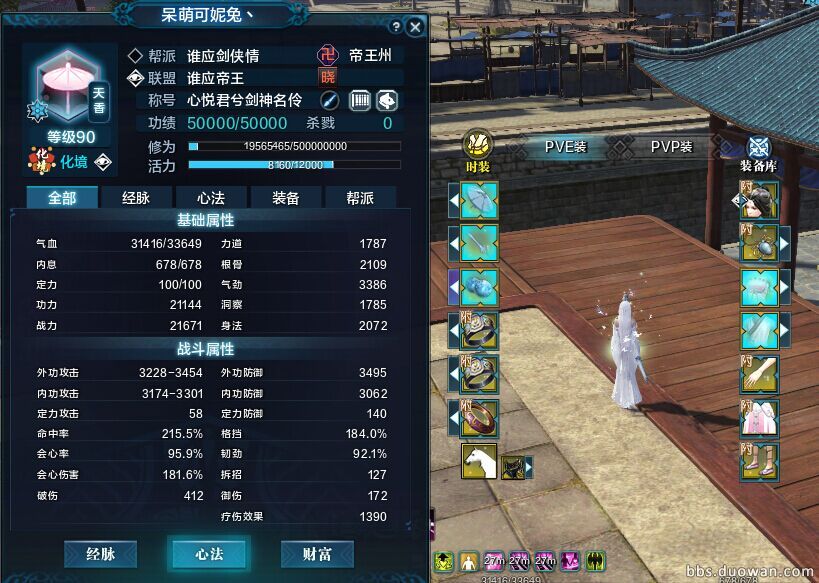Select the pink robe outfit slot

click(759, 417)
